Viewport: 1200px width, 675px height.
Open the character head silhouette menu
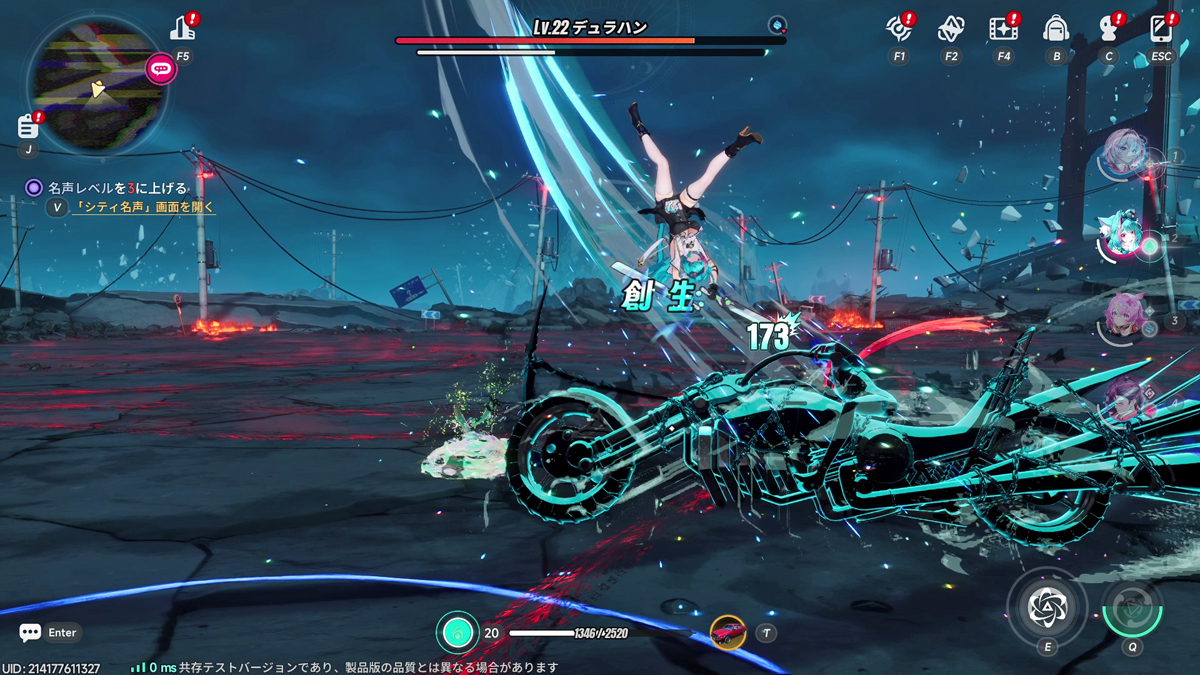(x=1108, y=28)
